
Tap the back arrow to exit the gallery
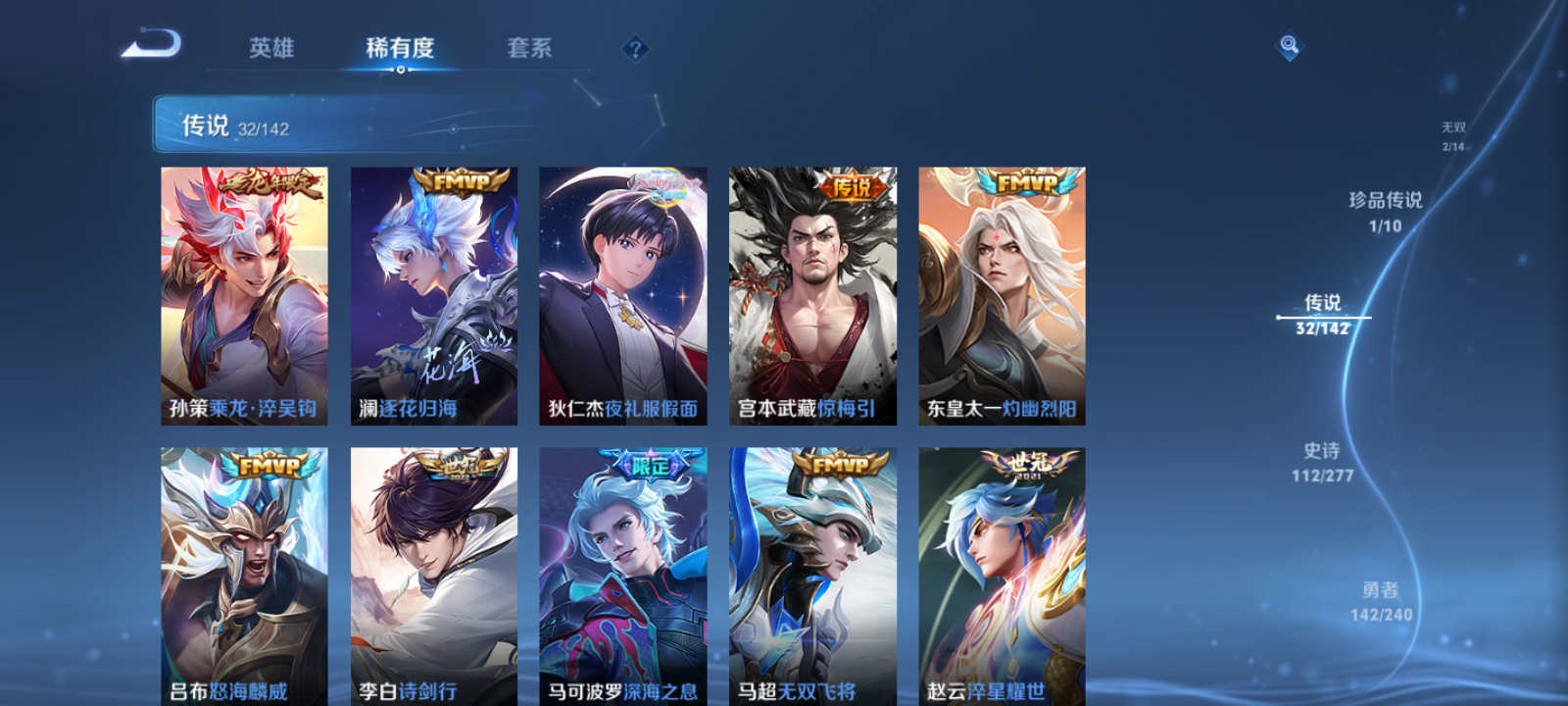152,44
